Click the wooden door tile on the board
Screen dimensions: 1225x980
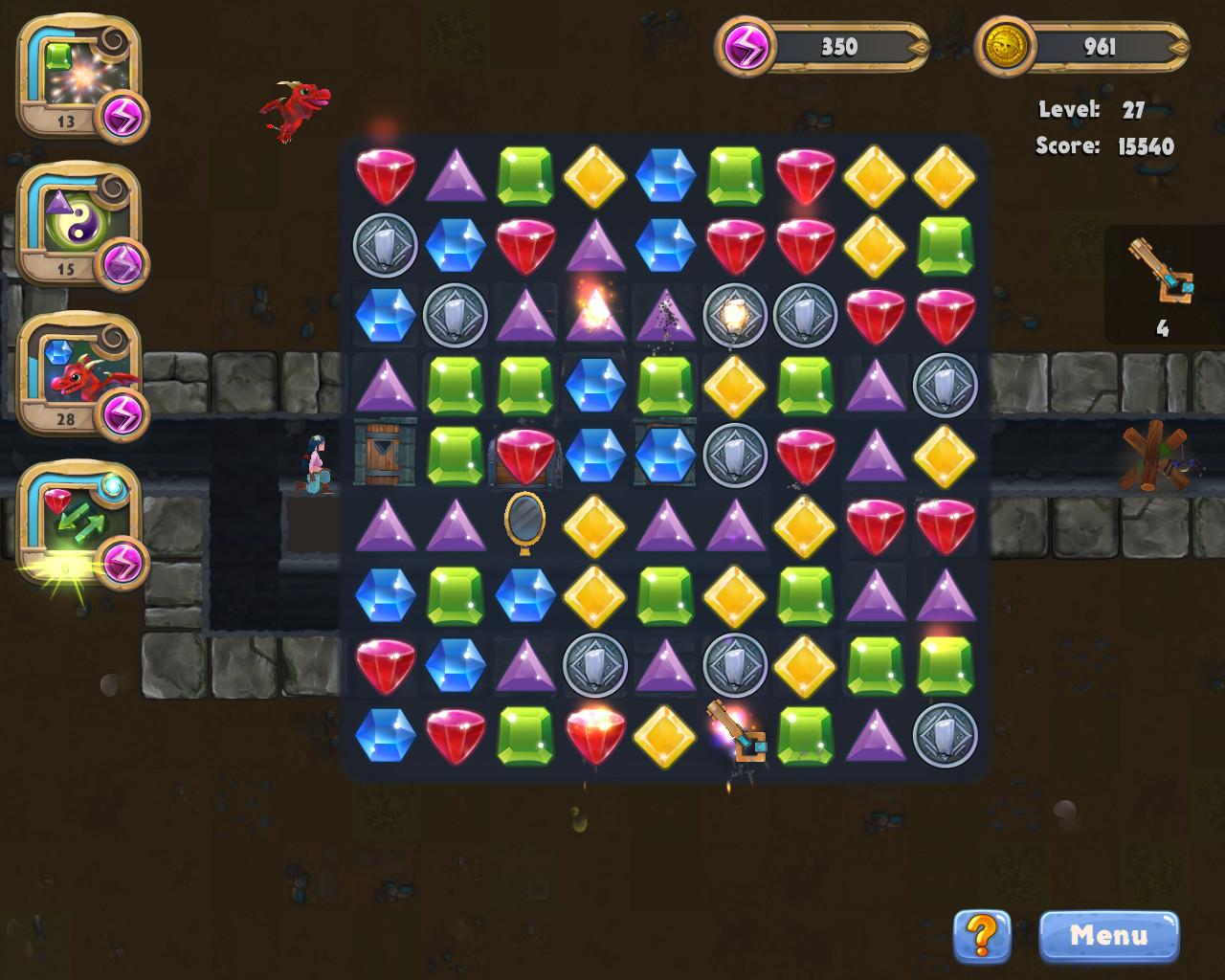pyautogui.click(x=385, y=457)
